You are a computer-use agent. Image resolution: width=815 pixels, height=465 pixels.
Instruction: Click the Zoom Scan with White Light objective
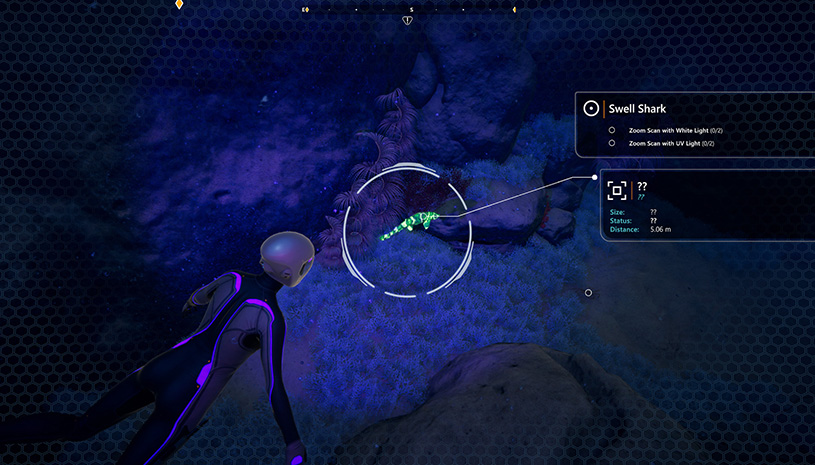pyautogui.click(x=676, y=130)
